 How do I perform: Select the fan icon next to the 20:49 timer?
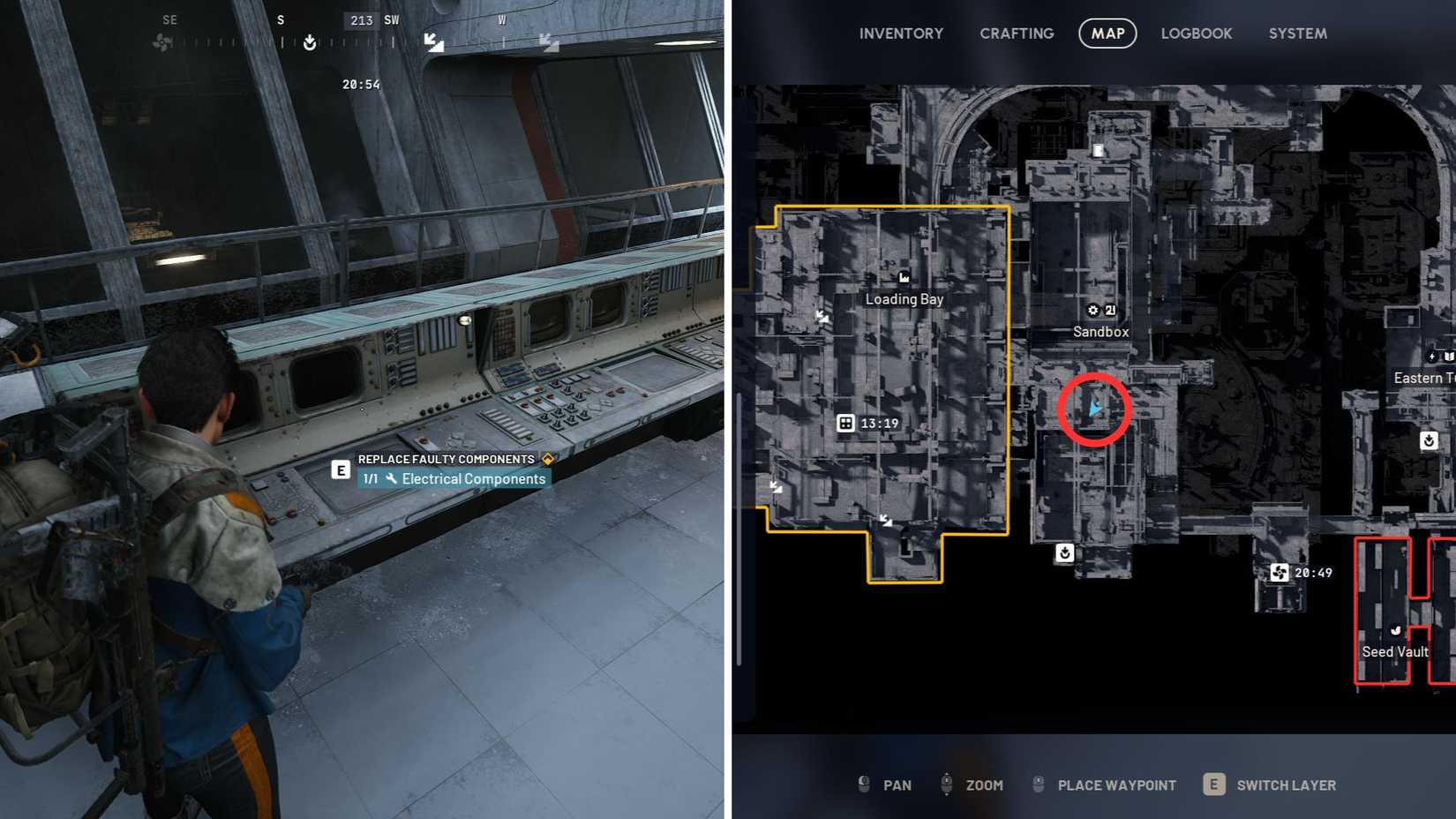(1280, 573)
